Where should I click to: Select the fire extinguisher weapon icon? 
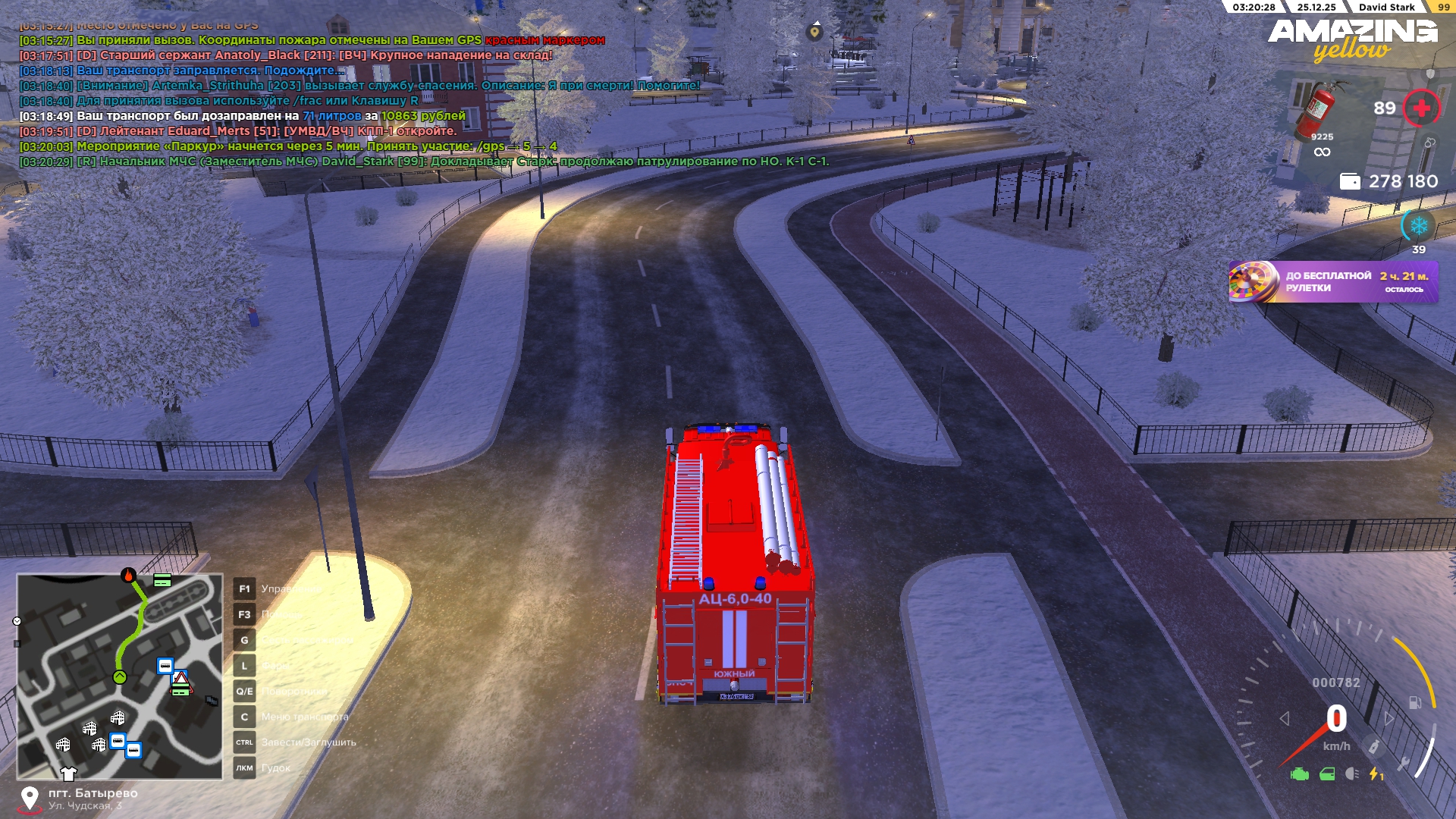pos(1320,110)
